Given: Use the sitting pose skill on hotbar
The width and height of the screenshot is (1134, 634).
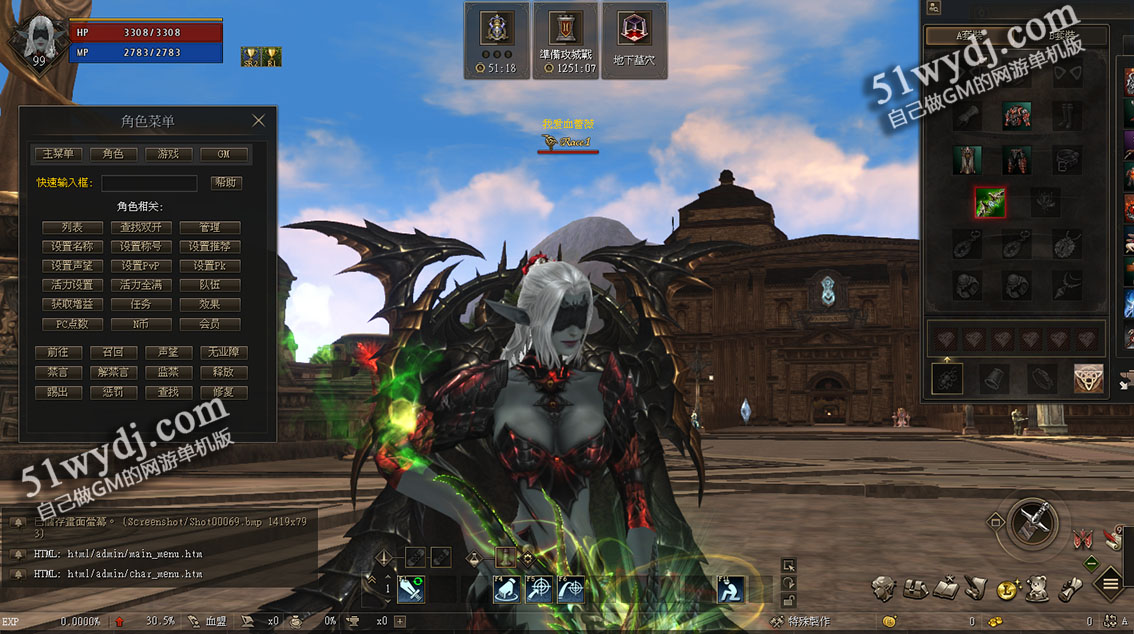Looking at the screenshot, I should point(731,590).
